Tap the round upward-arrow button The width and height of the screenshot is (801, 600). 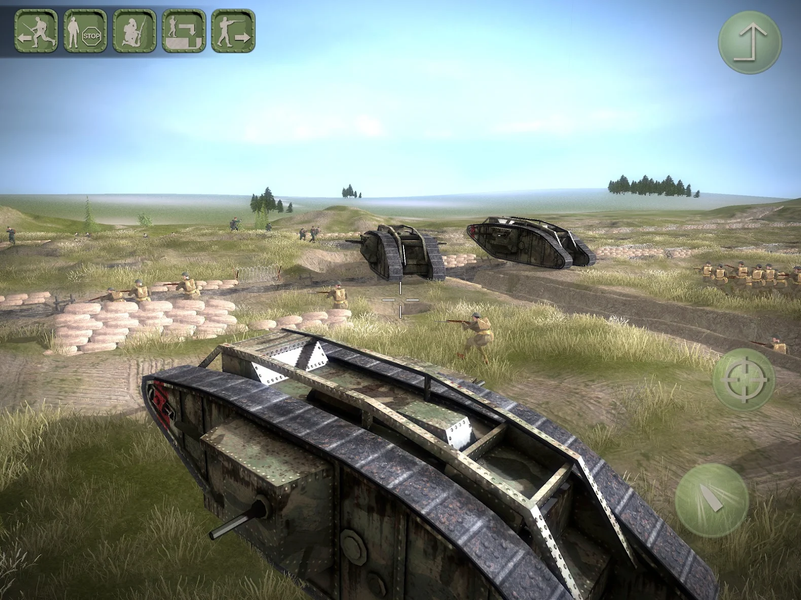[749, 42]
